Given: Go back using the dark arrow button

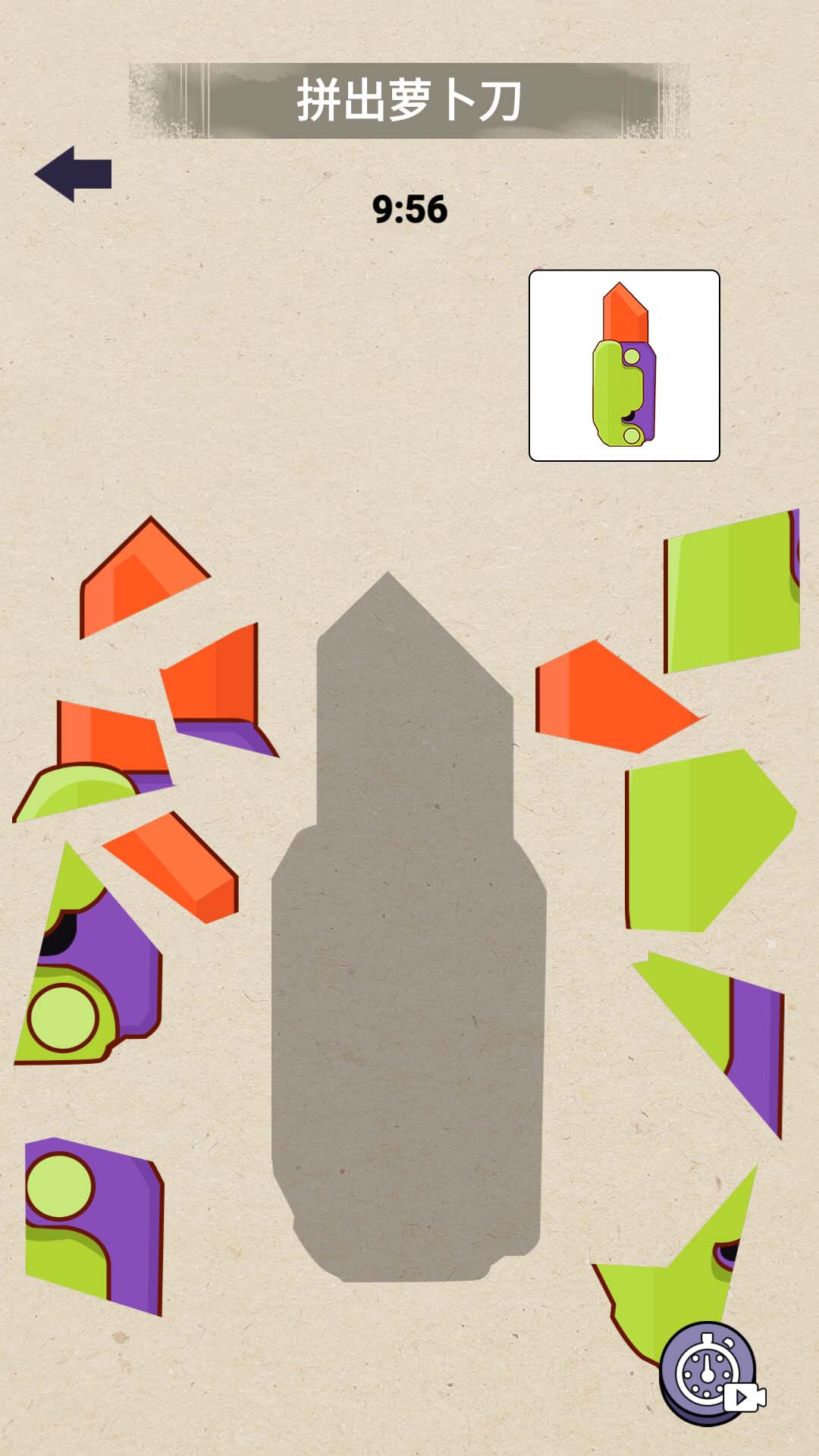Looking at the screenshot, I should 74,174.
